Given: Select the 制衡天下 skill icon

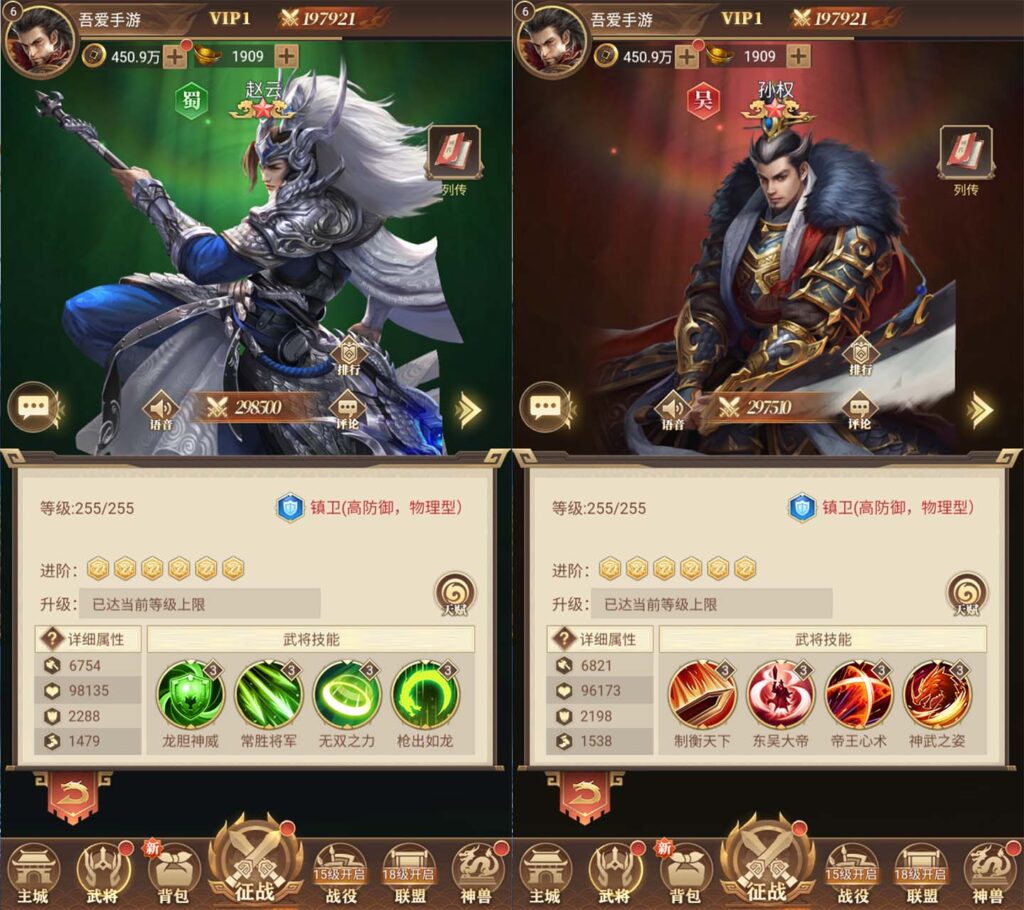Looking at the screenshot, I should click(x=702, y=694).
